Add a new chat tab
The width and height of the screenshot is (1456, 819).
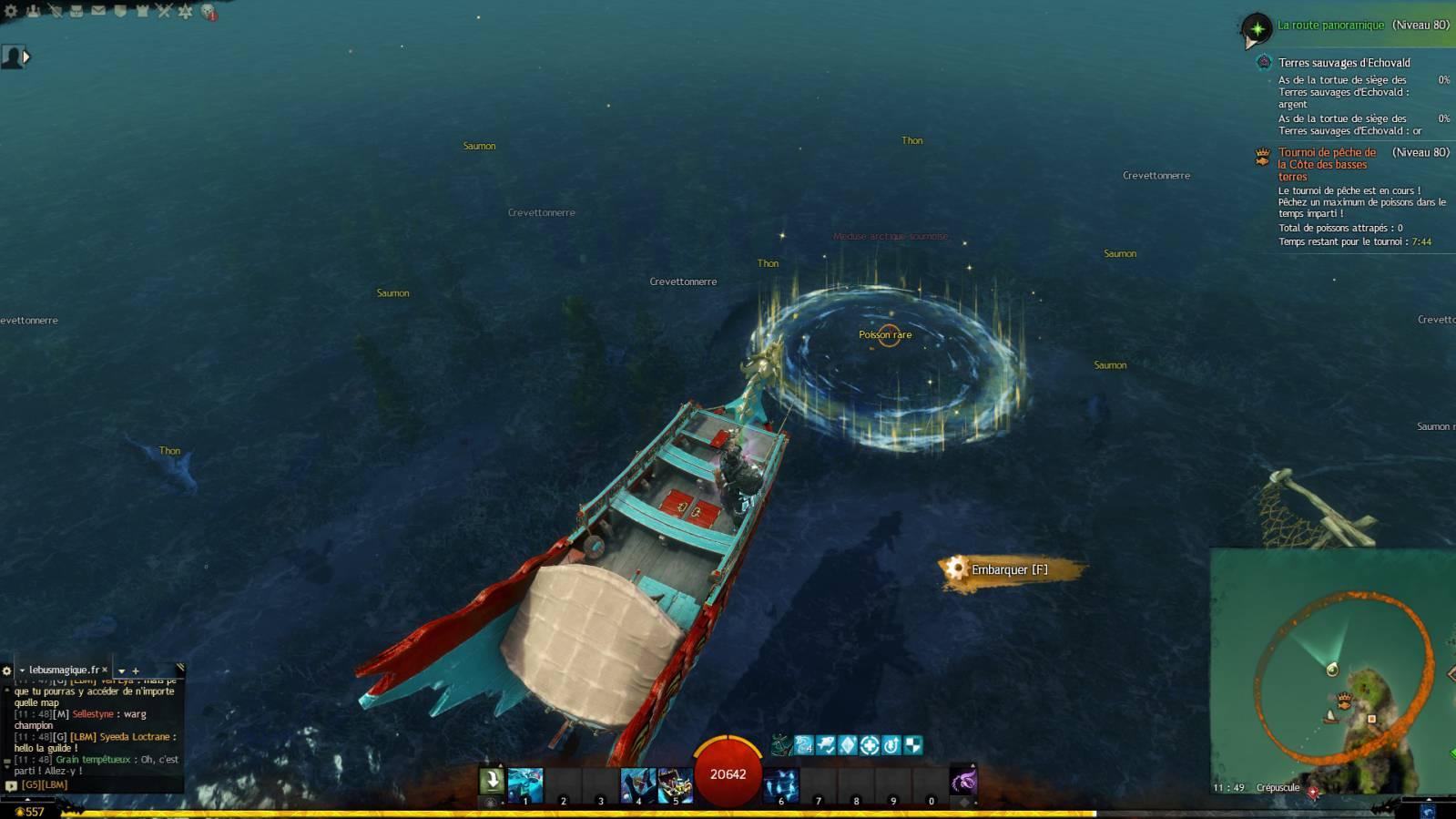tap(136, 671)
